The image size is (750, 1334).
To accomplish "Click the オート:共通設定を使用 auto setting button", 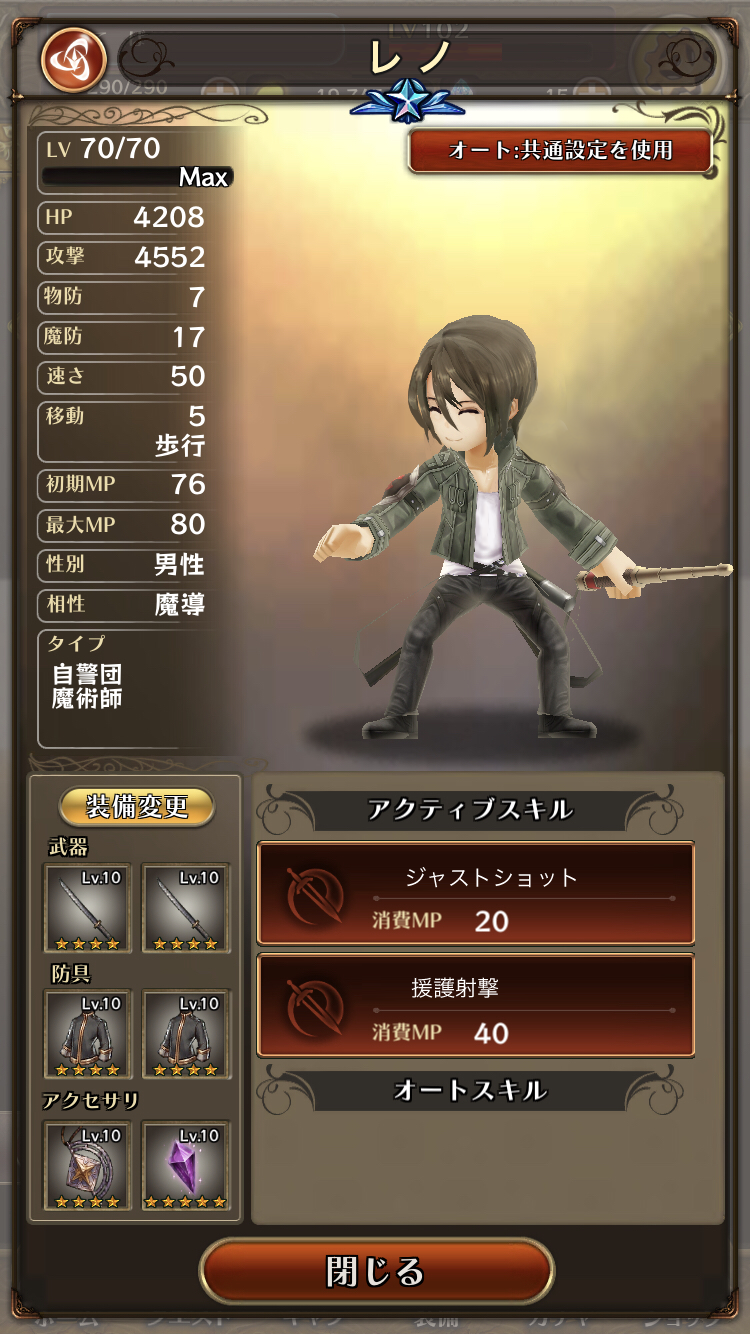I will tap(560, 151).
